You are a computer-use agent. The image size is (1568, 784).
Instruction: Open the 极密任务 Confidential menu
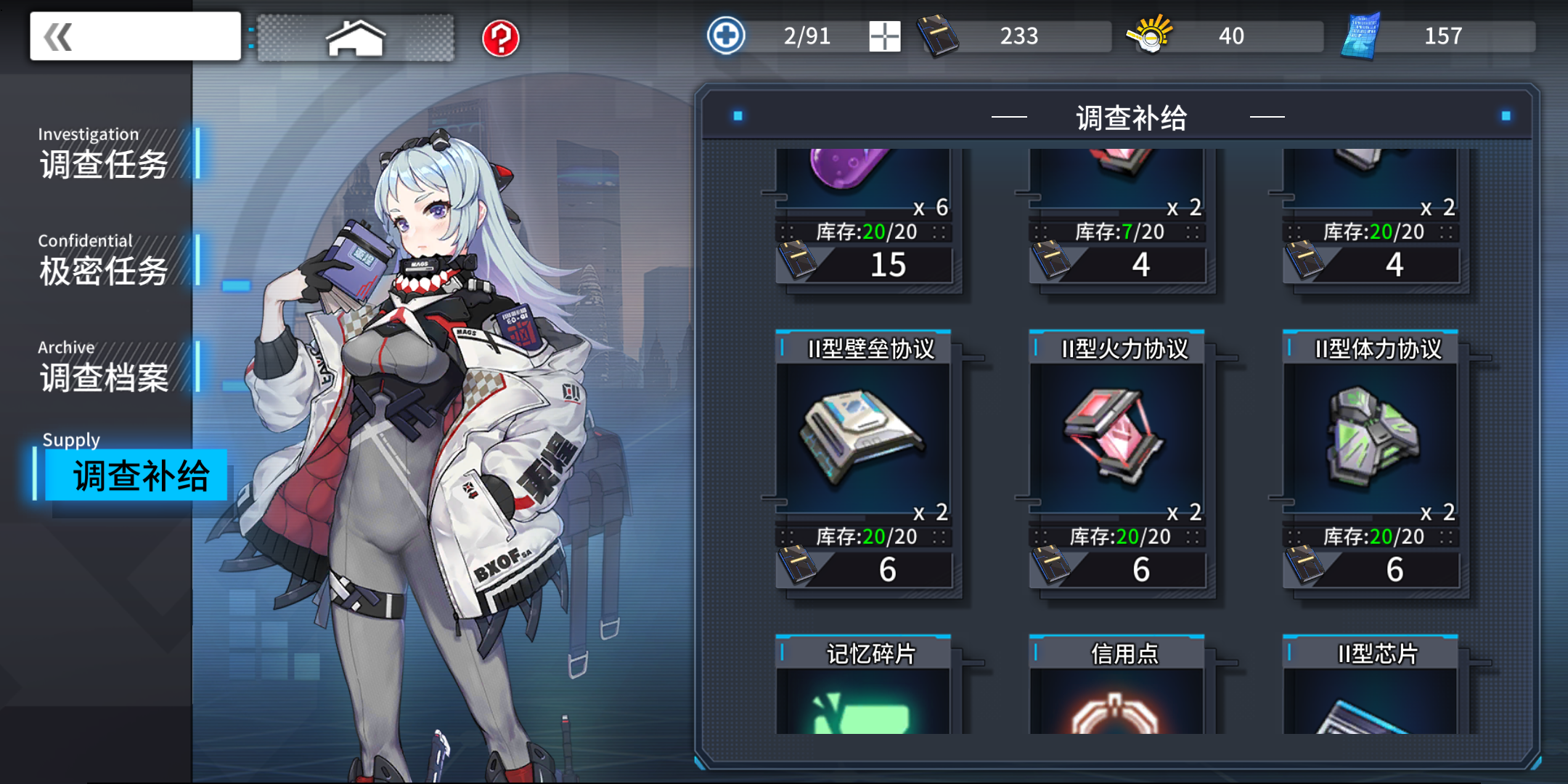[102, 272]
